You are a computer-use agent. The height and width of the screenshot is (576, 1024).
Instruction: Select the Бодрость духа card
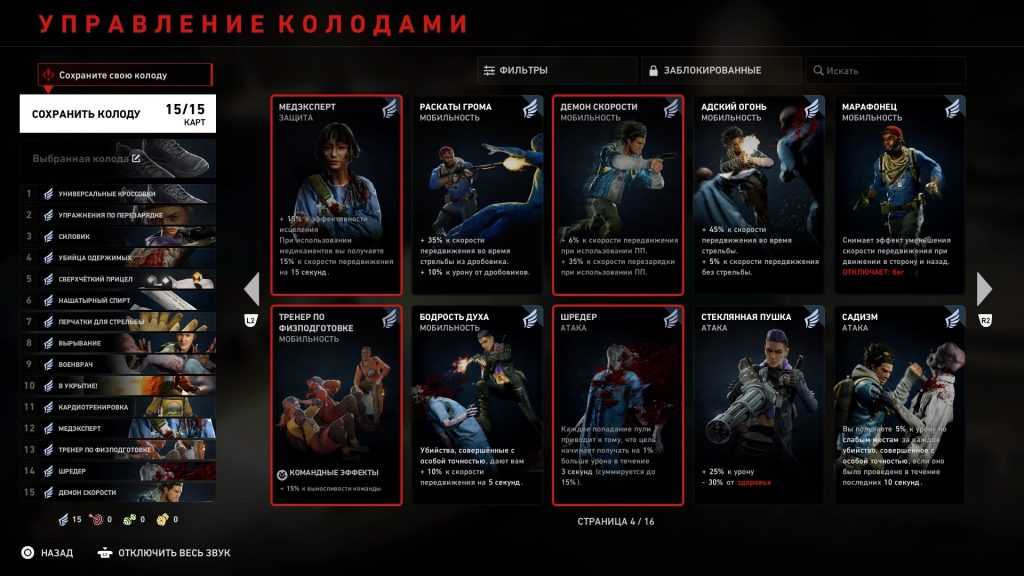(x=476, y=405)
